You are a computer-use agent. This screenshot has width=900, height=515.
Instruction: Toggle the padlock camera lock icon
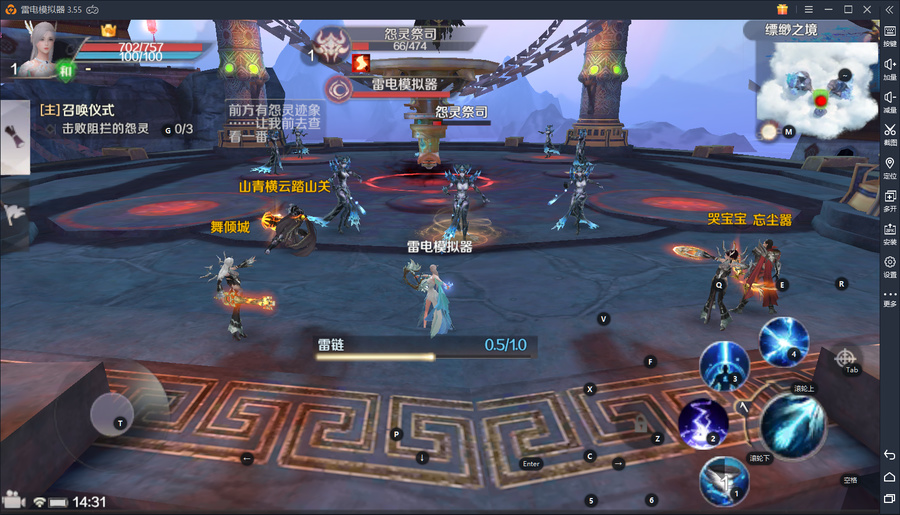[x=640, y=426]
